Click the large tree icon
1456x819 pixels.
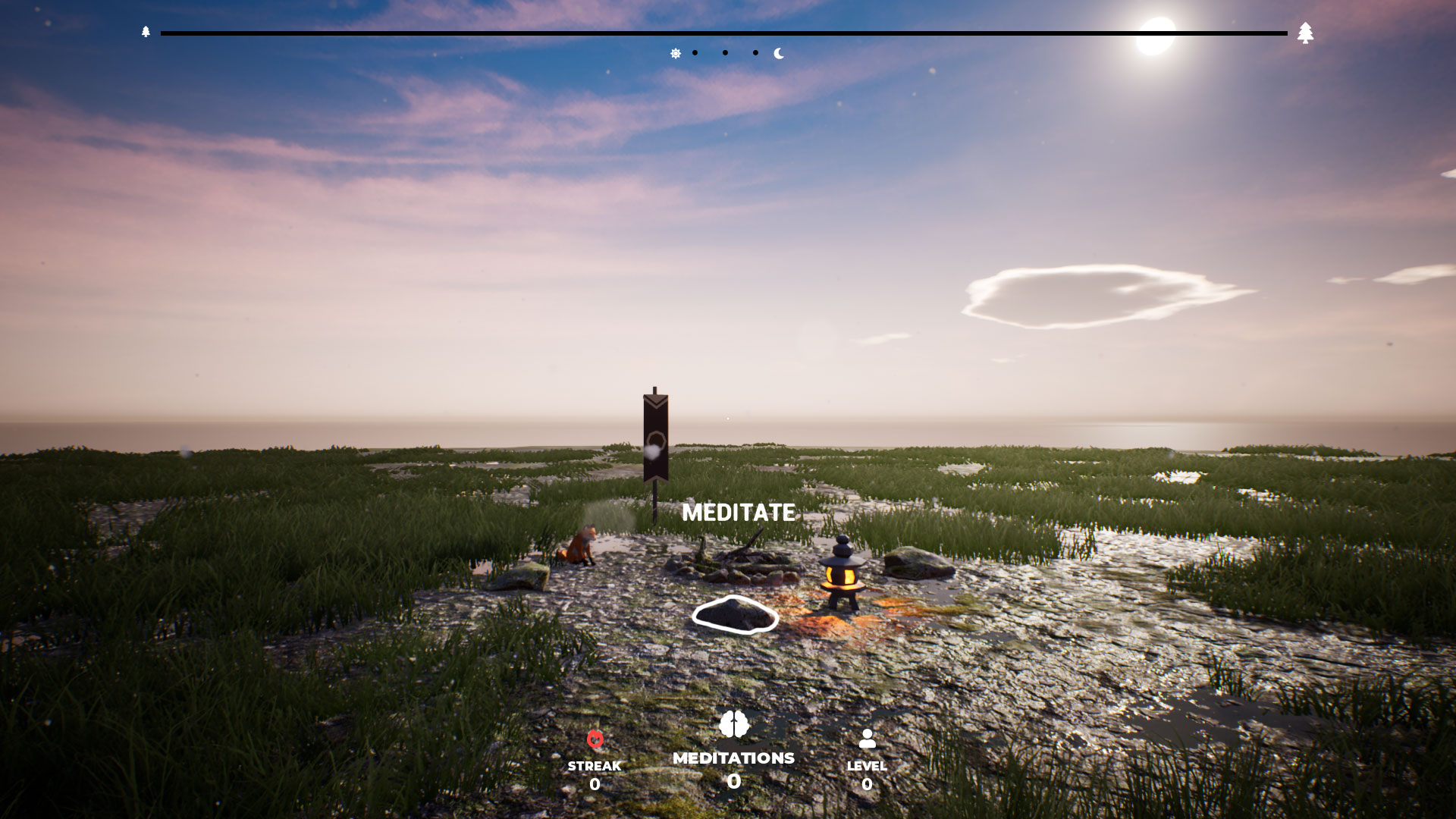click(x=1305, y=33)
